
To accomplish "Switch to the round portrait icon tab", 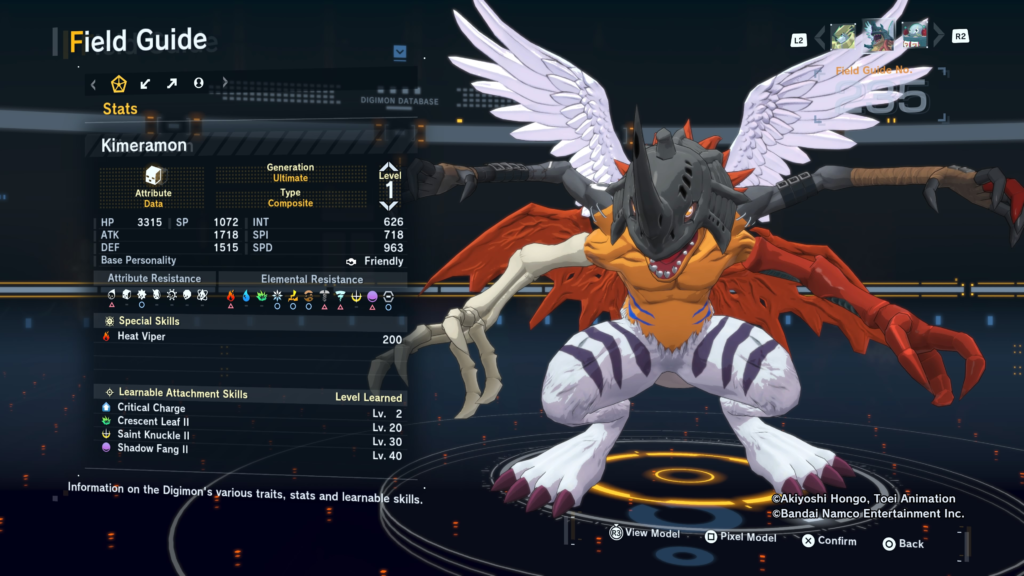I will [198, 83].
